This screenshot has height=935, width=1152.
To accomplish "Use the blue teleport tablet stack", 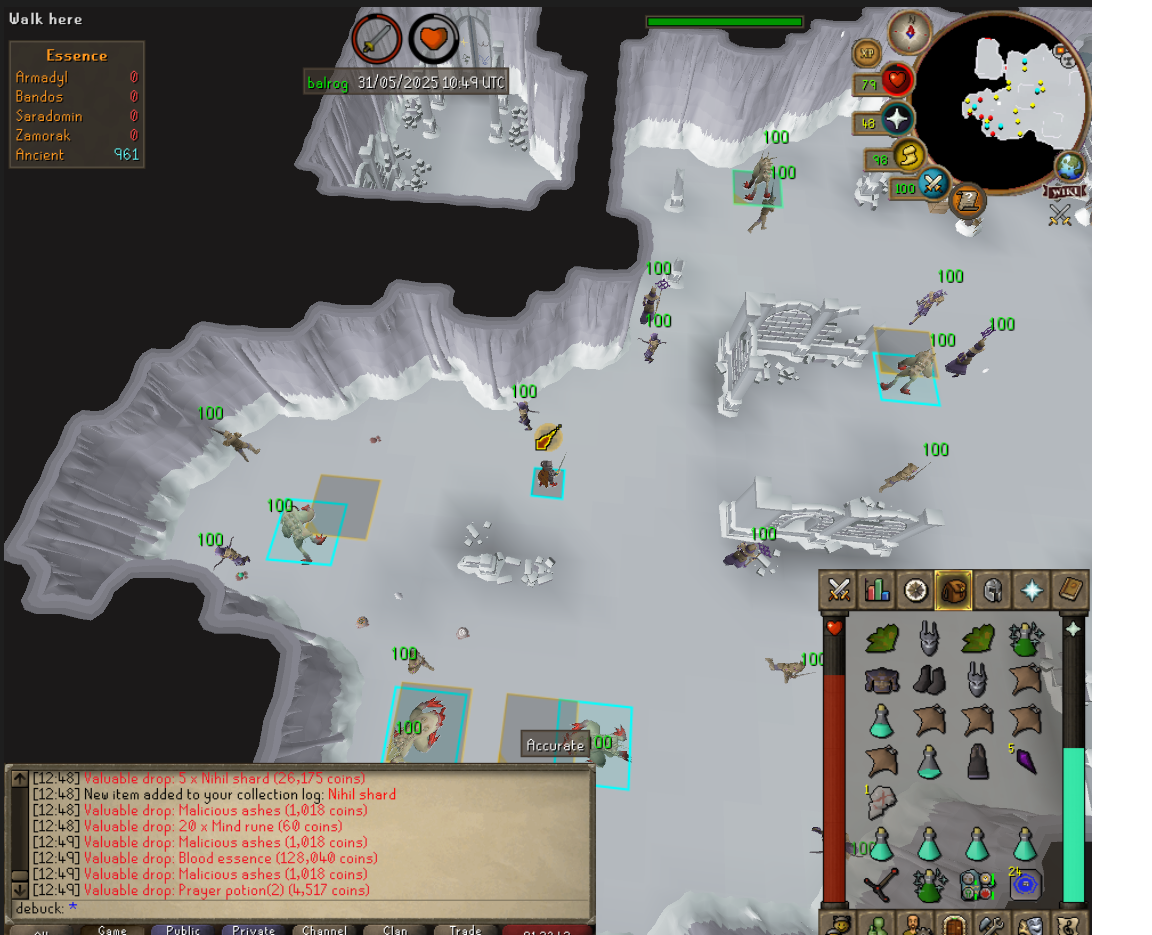I will [1024, 884].
